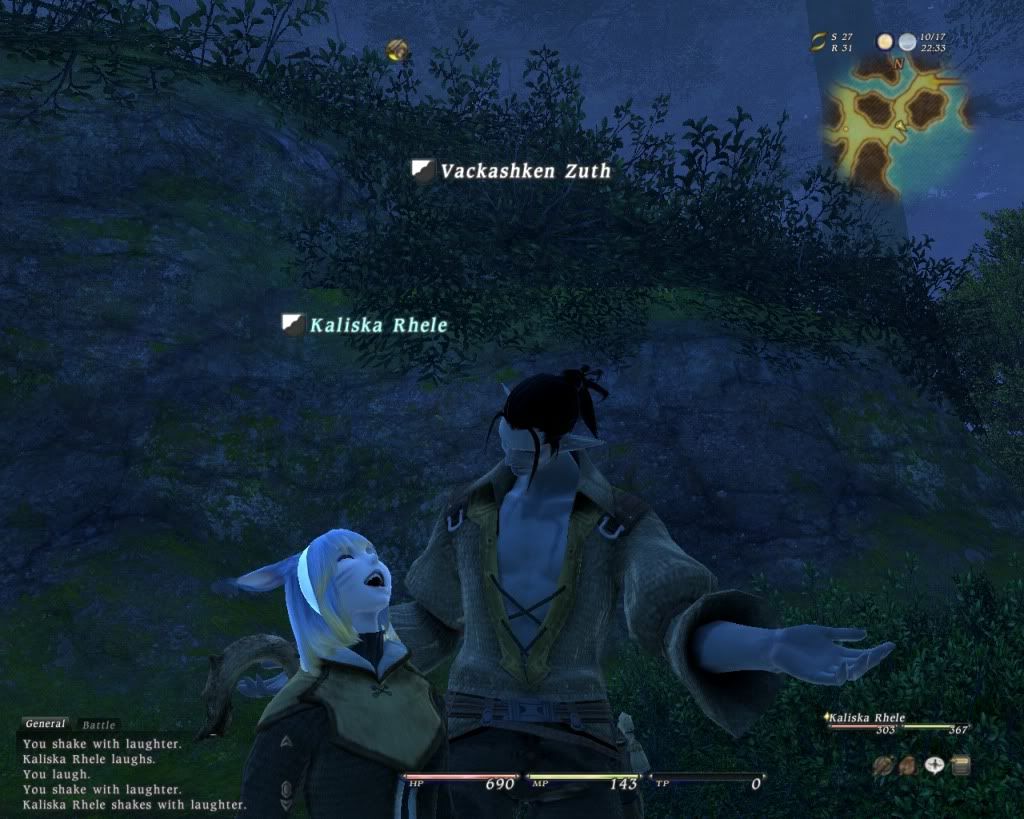Viewport: 1024px width, 819px height.
Task: Switch to the Battle chat tab
Action: point(98,725)
